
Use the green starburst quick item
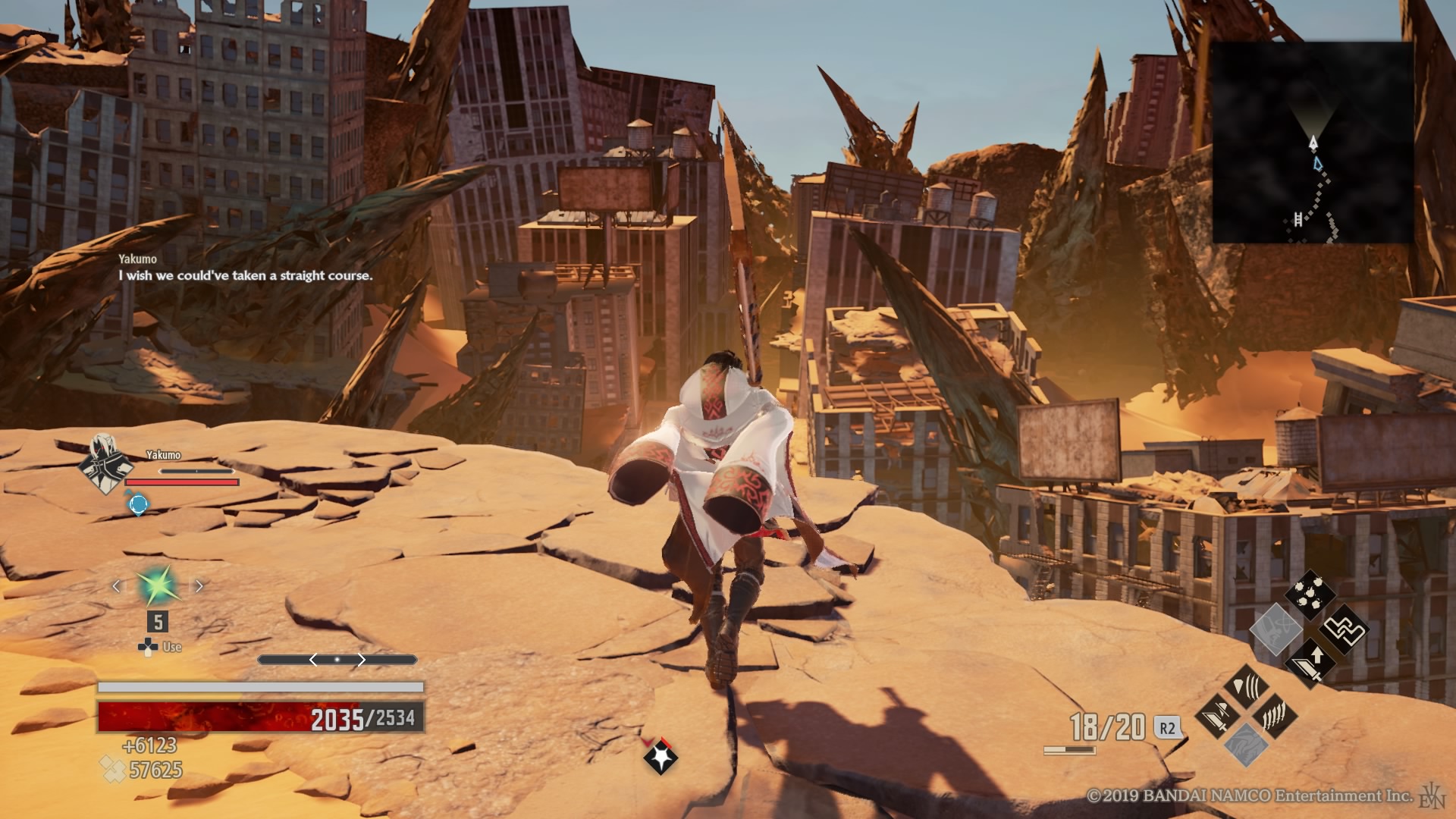(x=157, y=585)
